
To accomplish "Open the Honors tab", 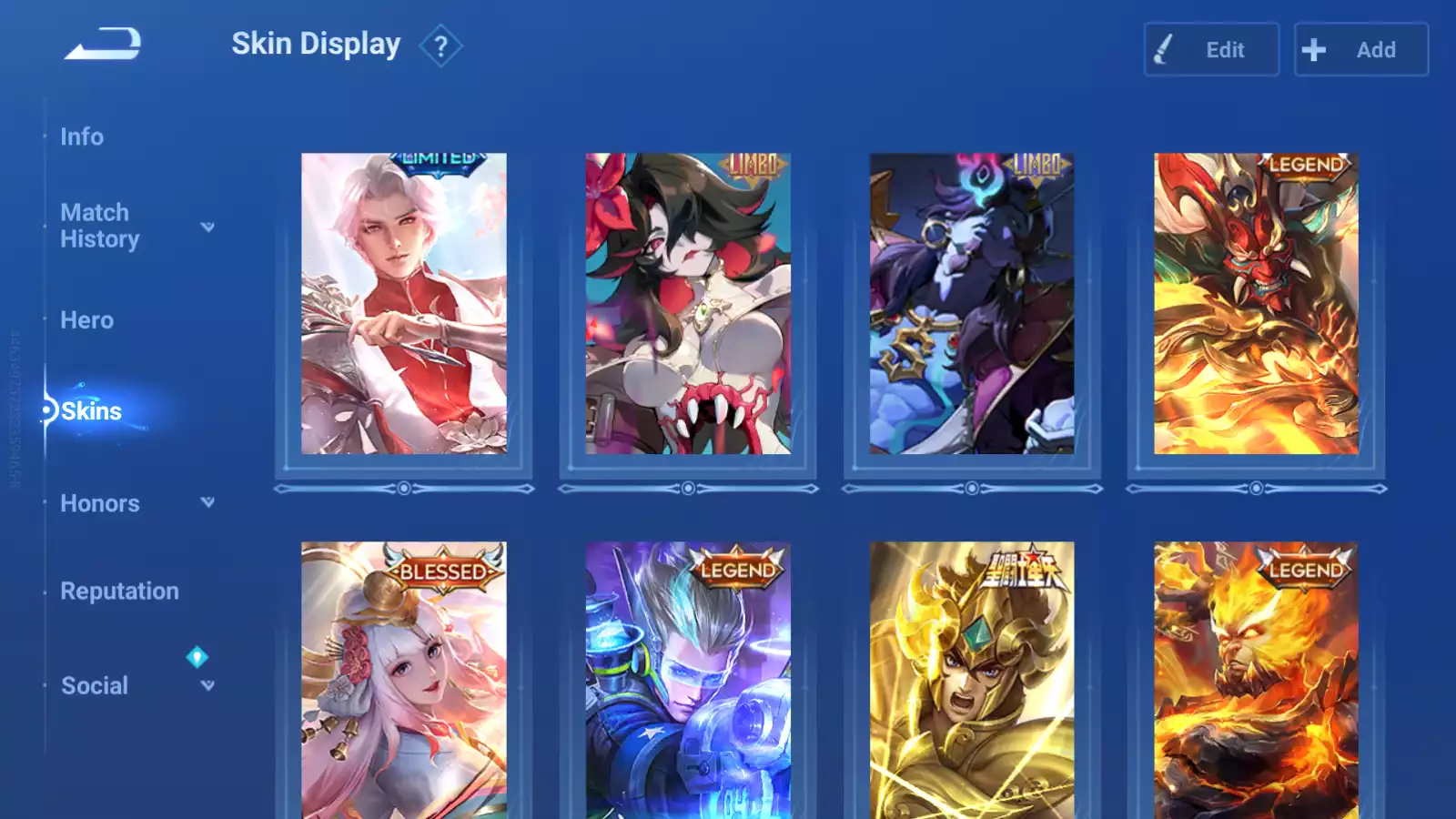I will point(100,503).
